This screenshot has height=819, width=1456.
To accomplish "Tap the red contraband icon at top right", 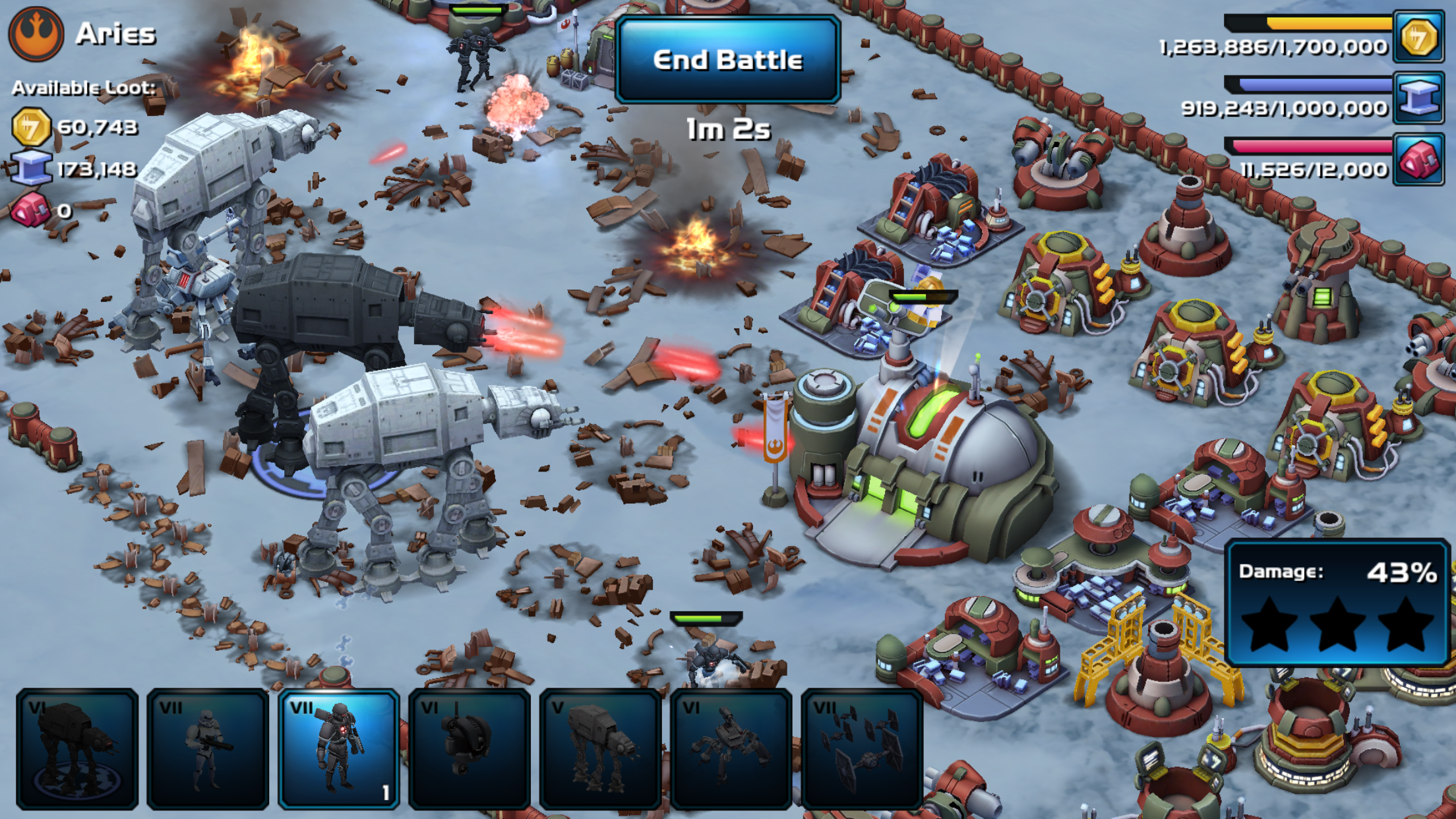I will point(1418,160).
